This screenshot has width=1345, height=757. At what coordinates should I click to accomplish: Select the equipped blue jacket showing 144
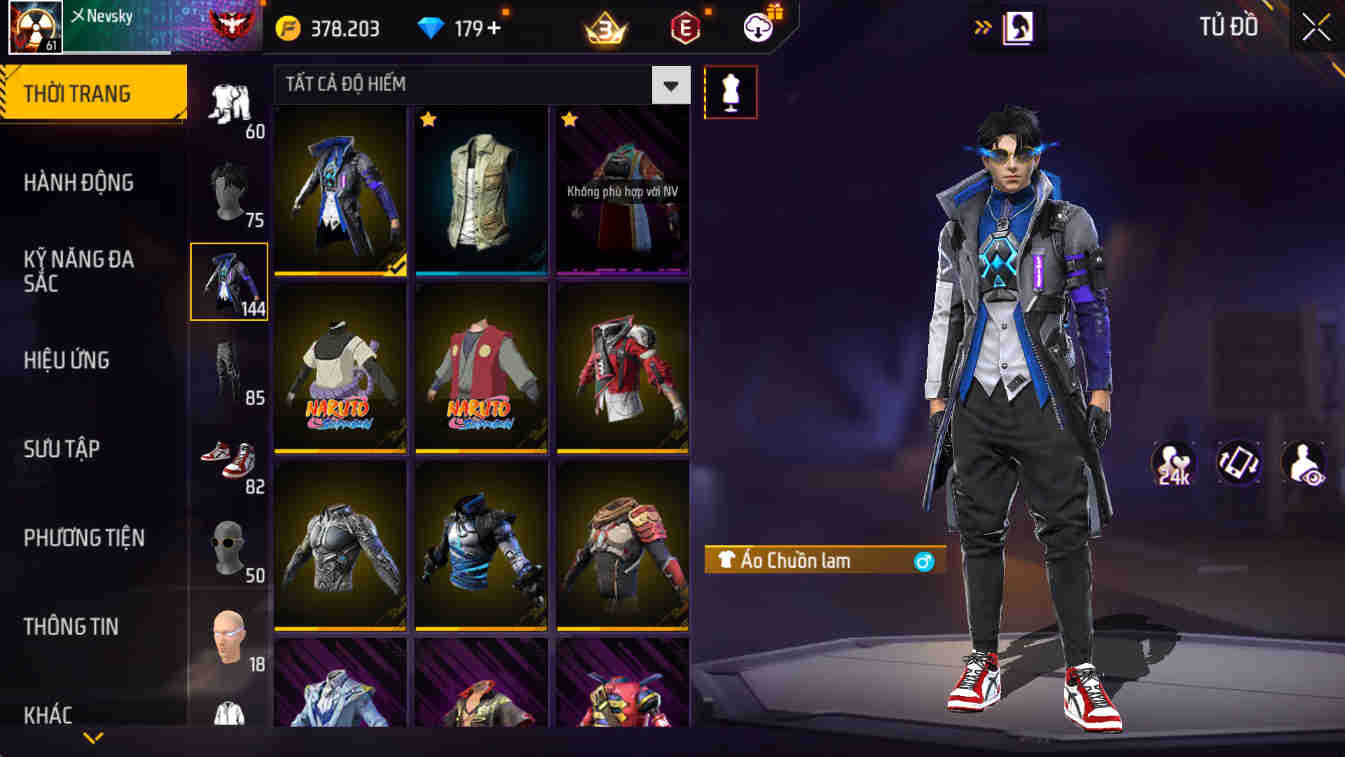click(x=228, y=281)
